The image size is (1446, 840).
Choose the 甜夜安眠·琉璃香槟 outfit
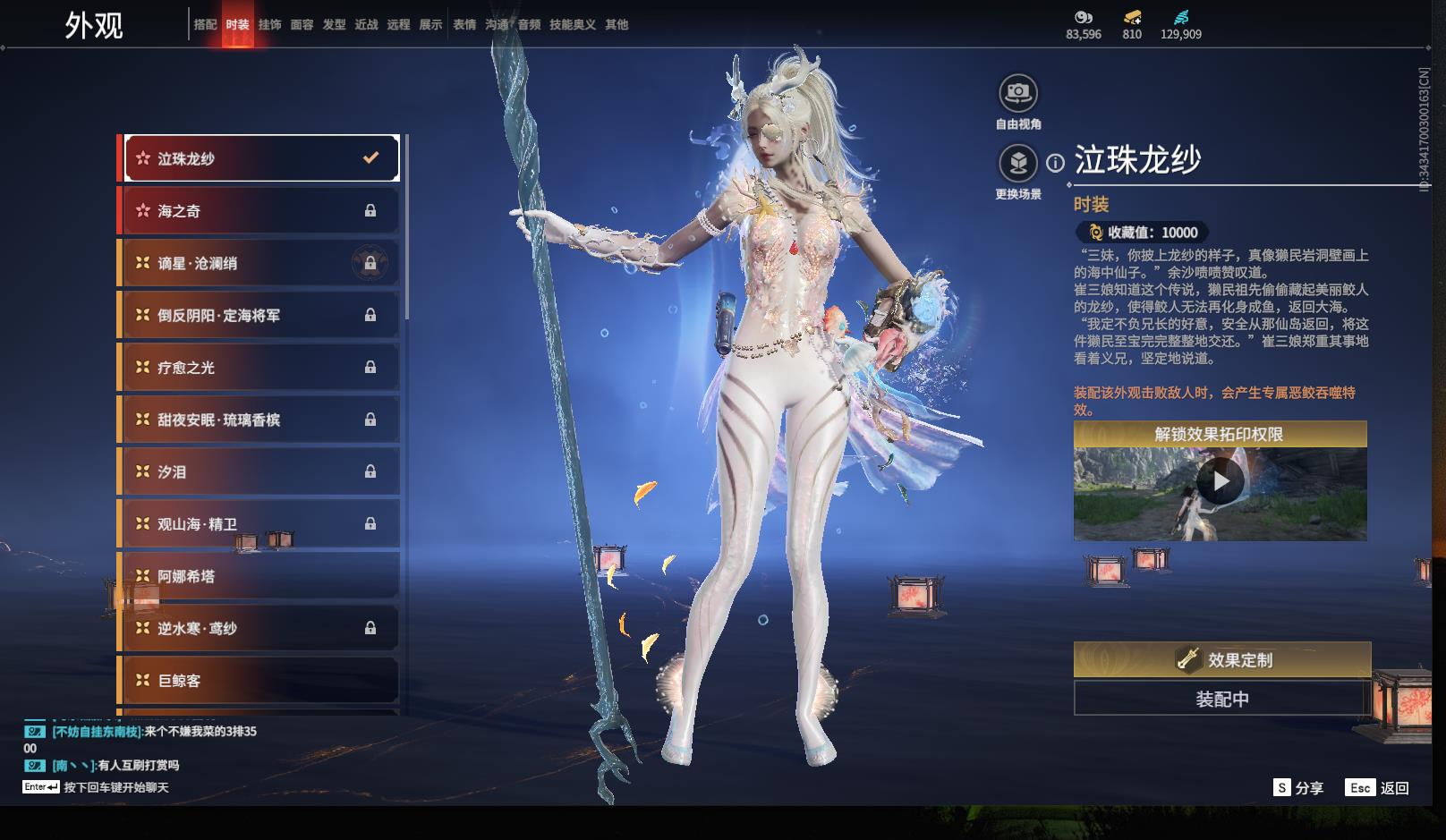click(x=259, y=420)
